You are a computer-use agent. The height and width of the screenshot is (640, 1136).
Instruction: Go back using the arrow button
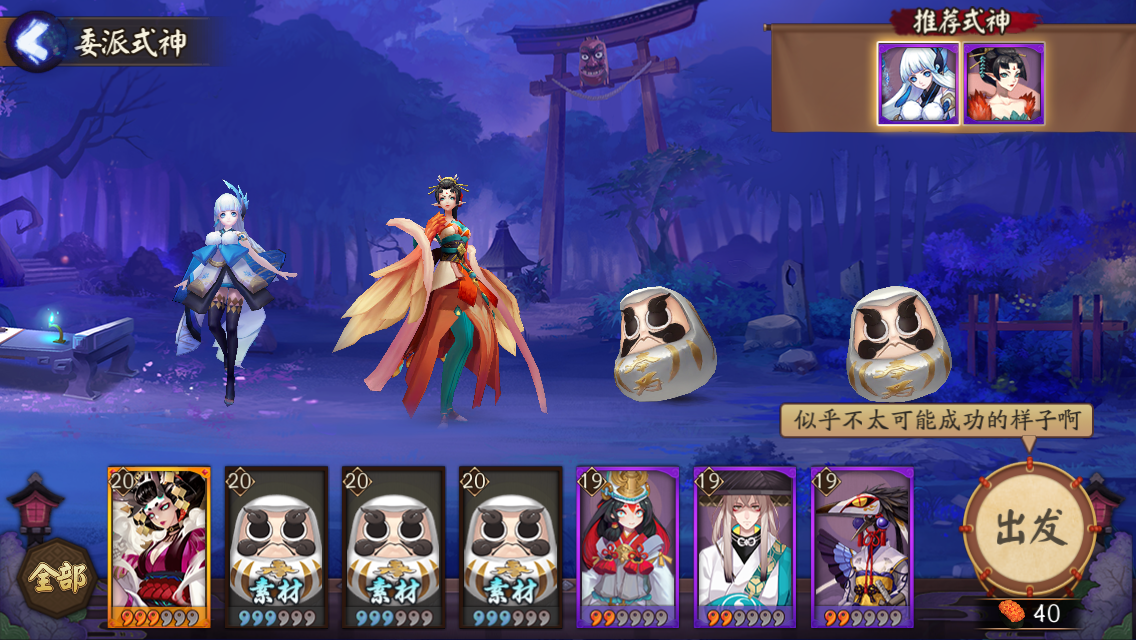tap(35, 42)
